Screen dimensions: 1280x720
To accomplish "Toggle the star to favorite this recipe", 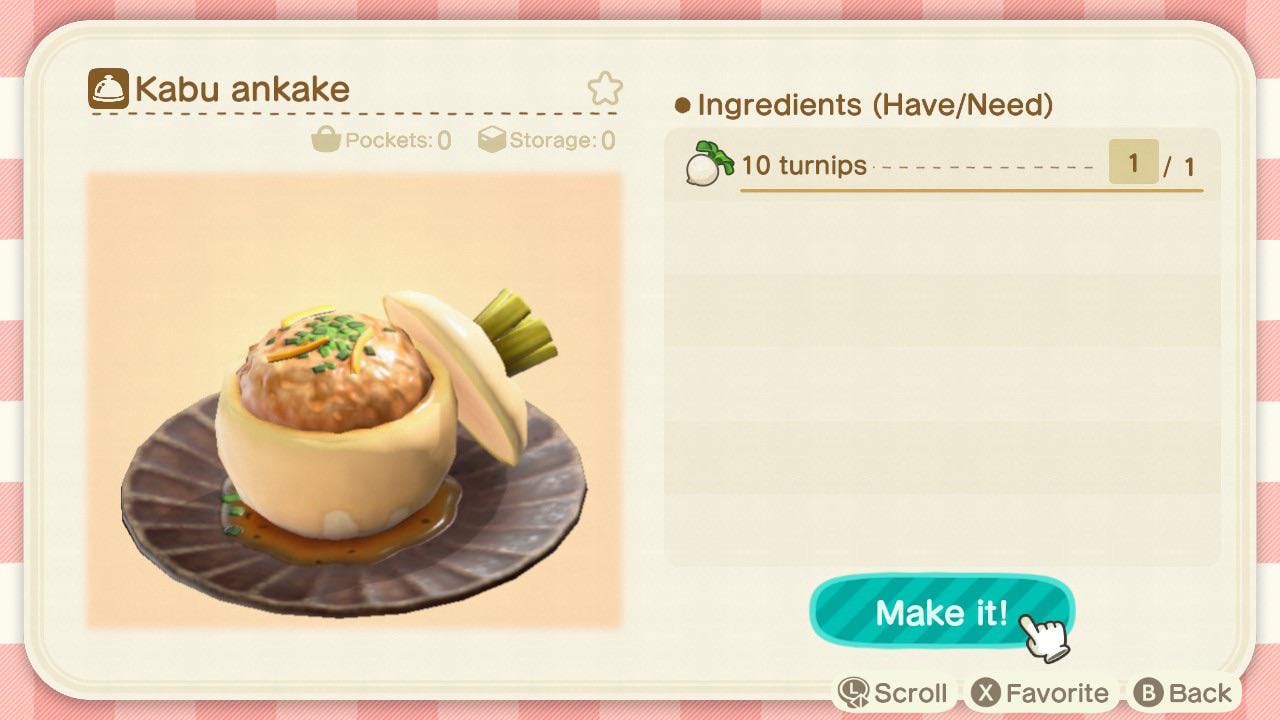I will tap(605, 89).
